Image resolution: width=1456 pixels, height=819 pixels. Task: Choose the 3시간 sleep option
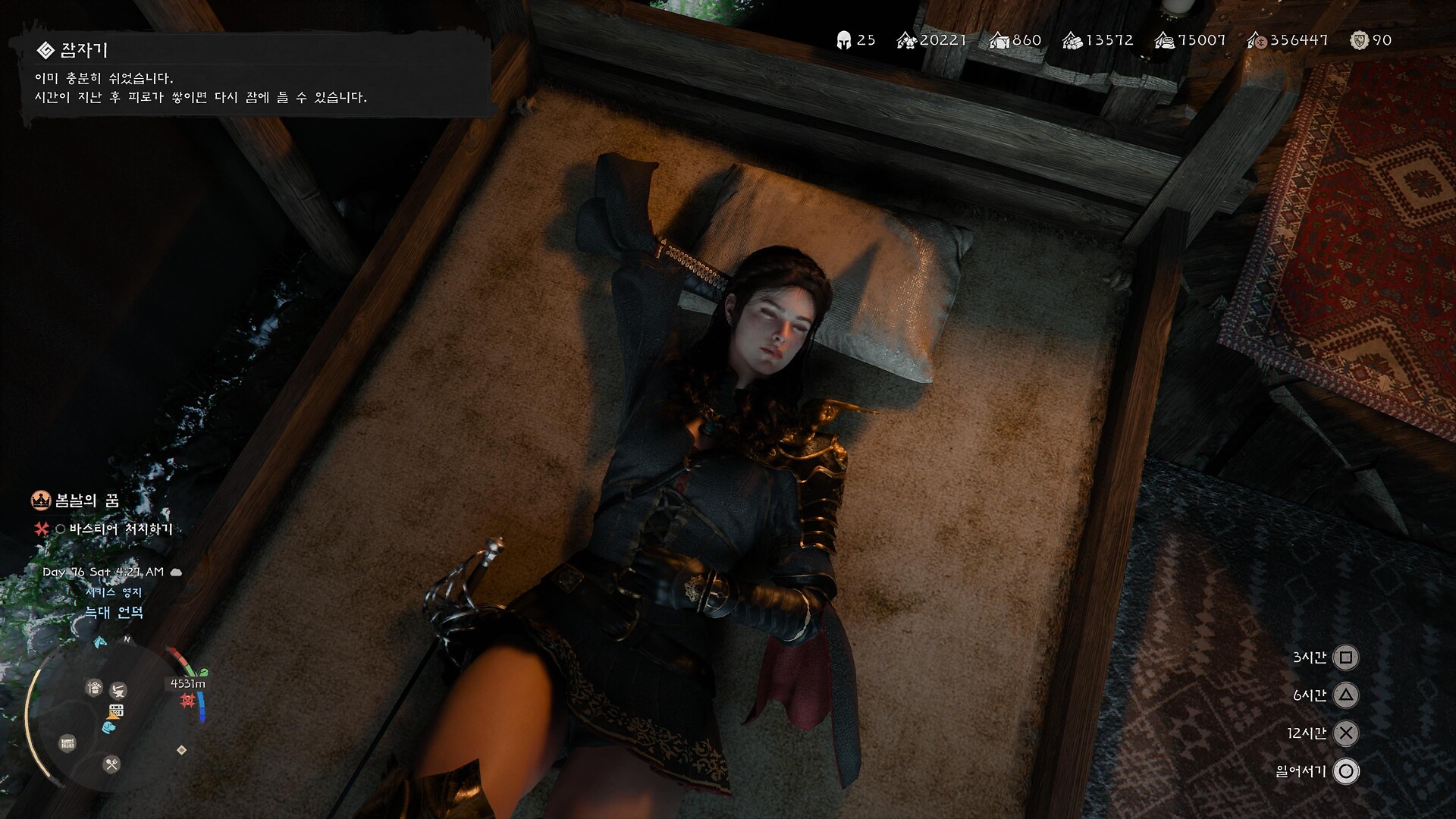[x=1345, y=657]
